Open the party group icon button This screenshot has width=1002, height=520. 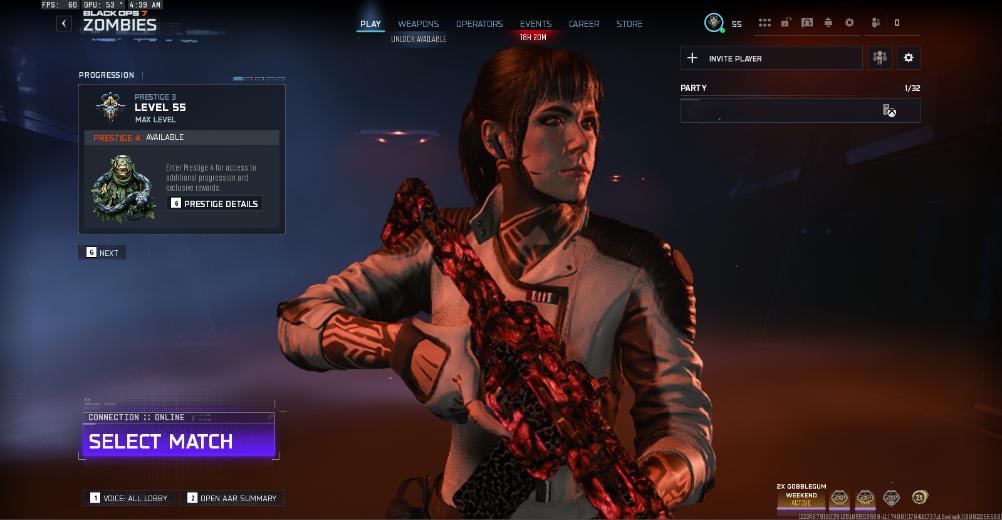880,58
